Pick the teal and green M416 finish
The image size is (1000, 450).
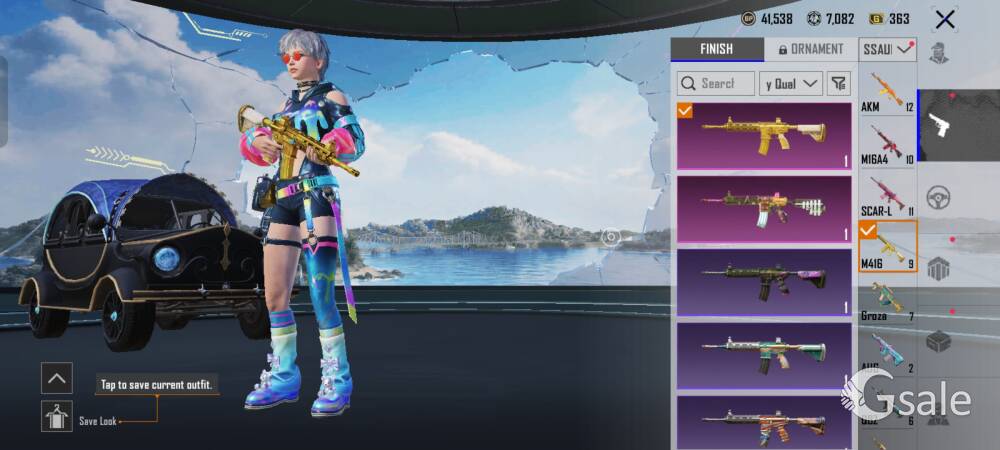tap(764, 354)
